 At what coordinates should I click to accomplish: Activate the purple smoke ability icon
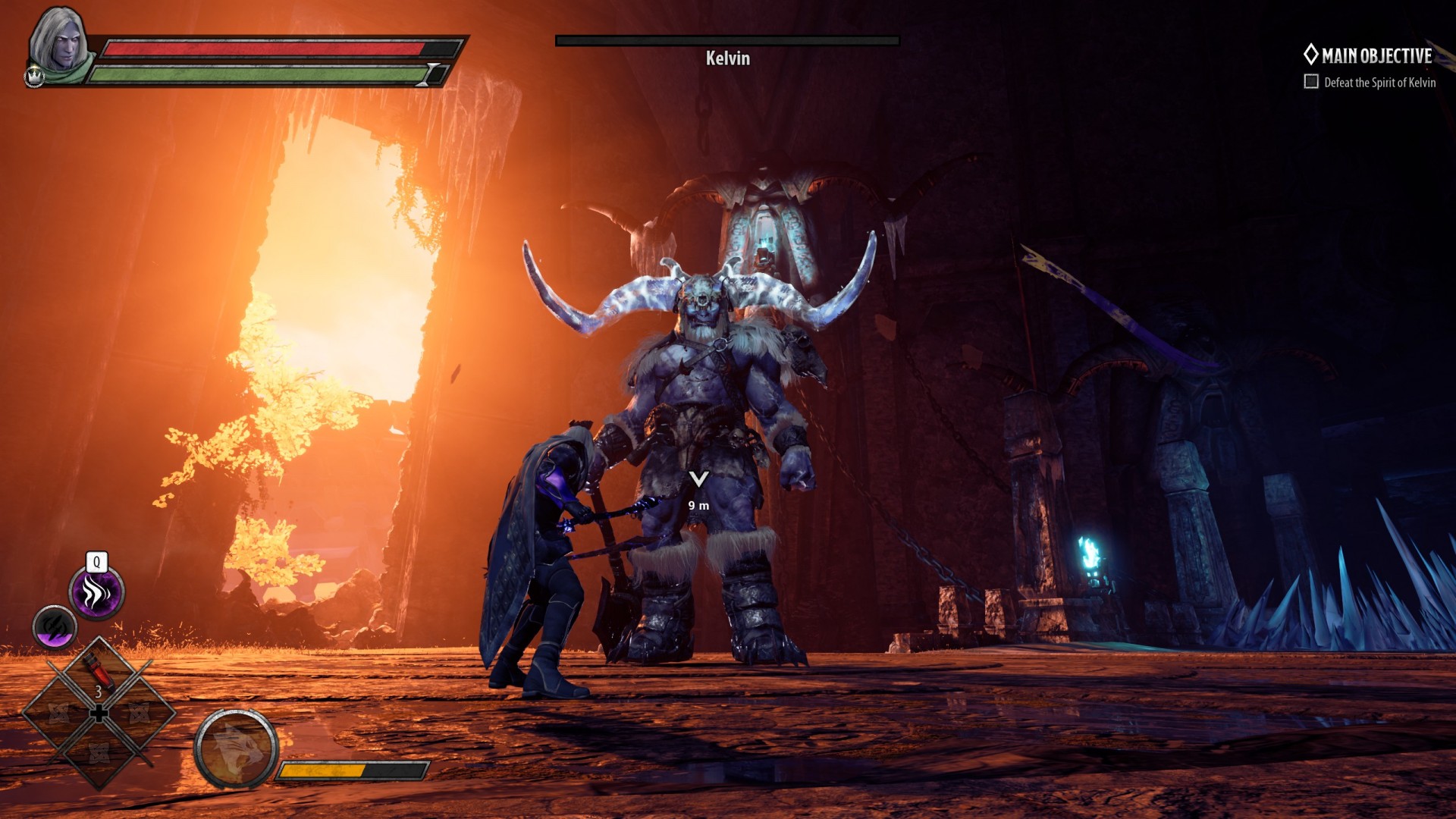[x=96, y=591]
